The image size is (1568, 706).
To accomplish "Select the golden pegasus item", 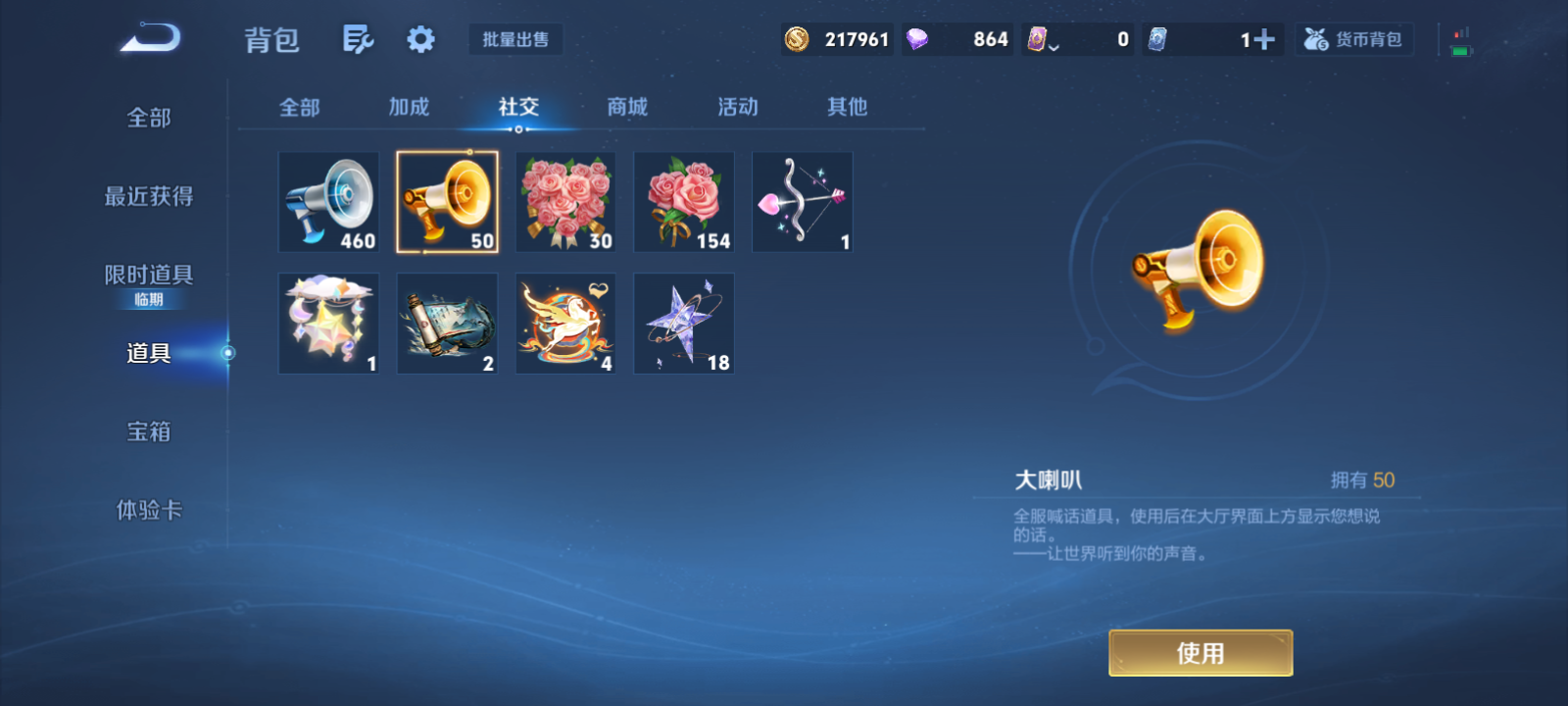I will click(x=564, y=323).
